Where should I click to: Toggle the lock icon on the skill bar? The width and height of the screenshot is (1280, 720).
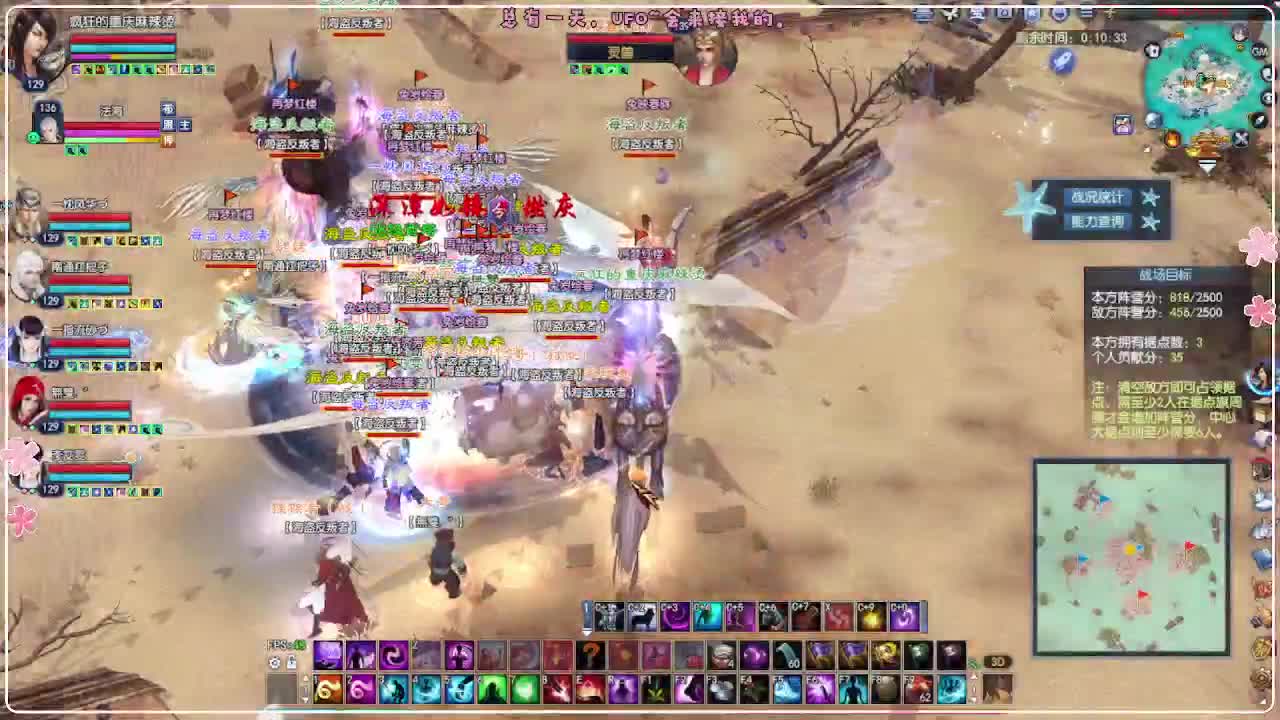tap(290, 662)
